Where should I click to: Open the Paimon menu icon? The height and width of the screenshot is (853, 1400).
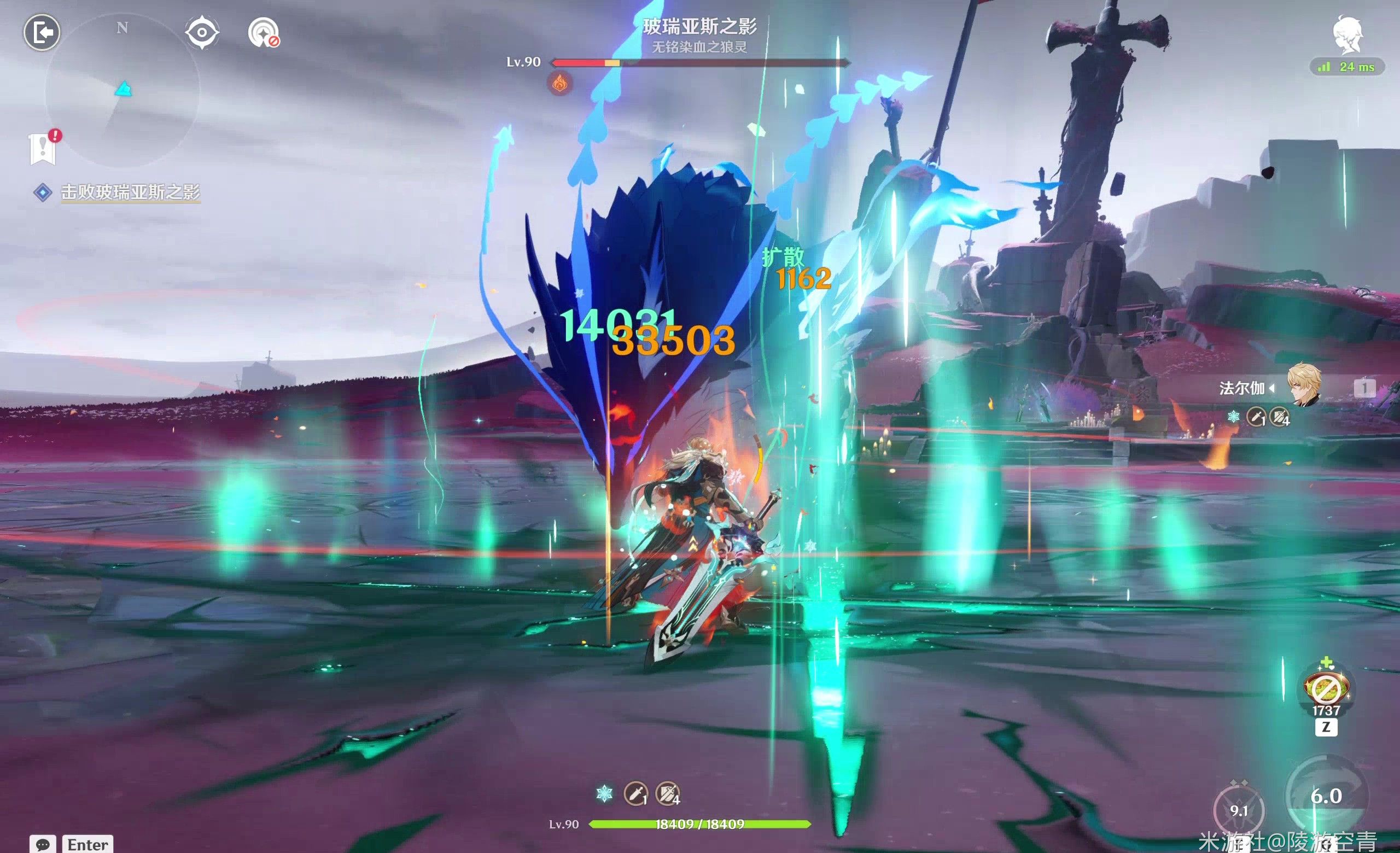tap(1347, 35)
